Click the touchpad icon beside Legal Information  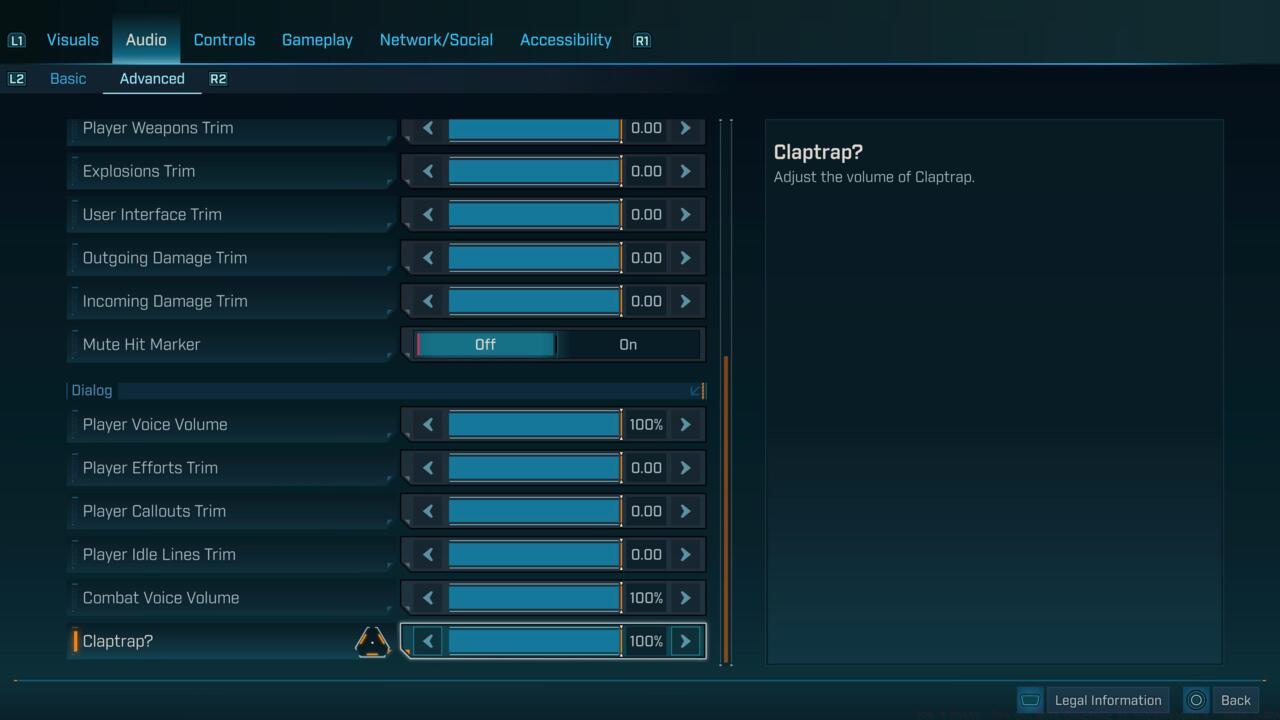(1030, 700)
